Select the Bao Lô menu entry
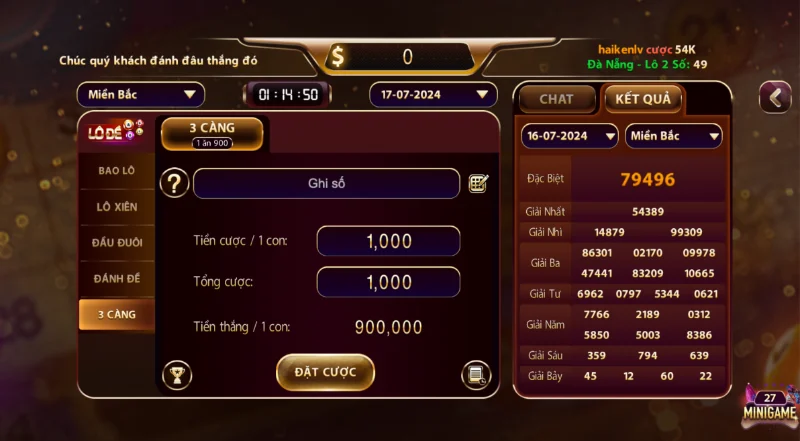Viewport: 800px width, 441px height. coord(117,170)
